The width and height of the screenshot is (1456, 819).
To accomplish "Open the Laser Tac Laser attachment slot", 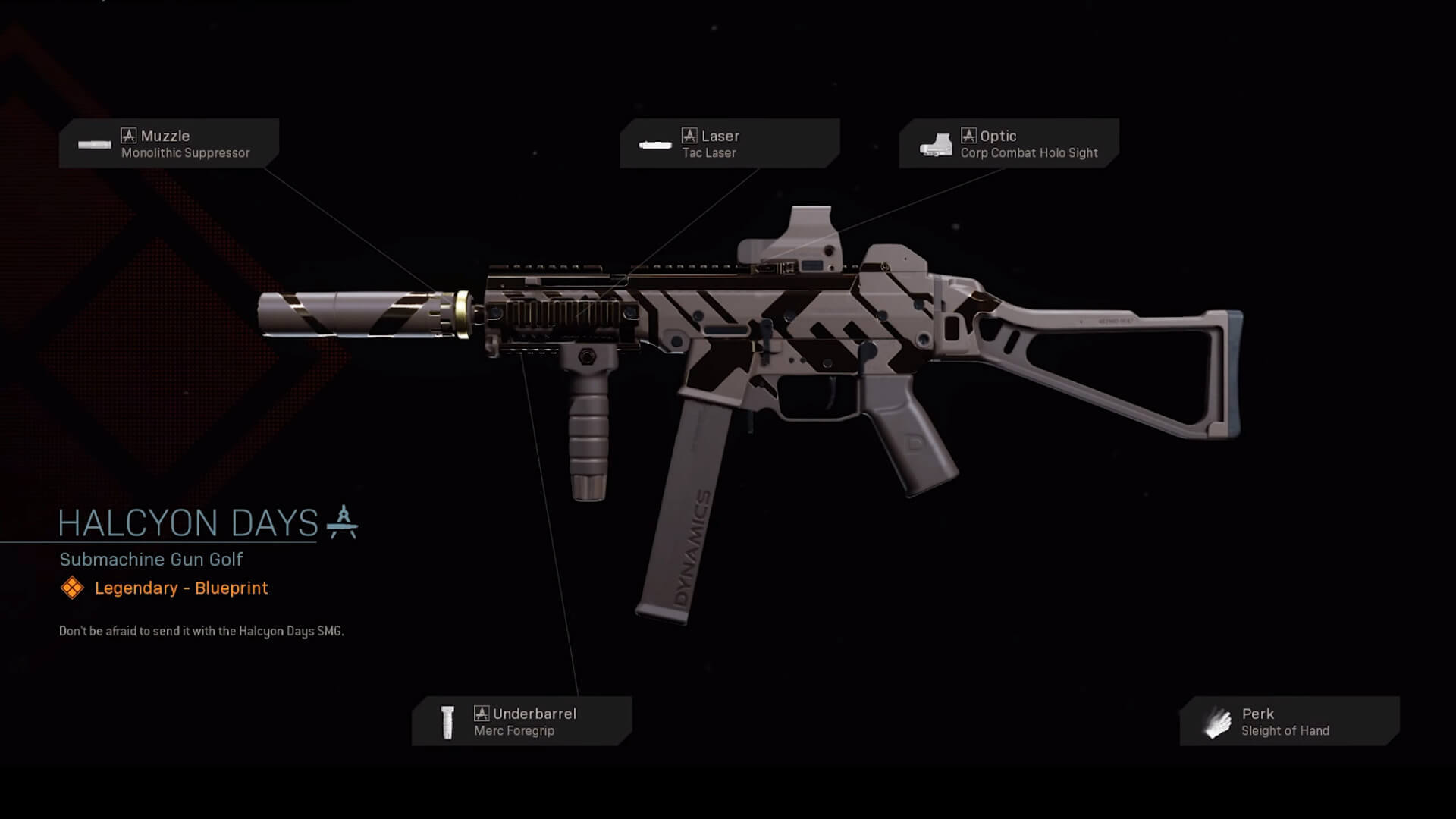I will 729,143.
